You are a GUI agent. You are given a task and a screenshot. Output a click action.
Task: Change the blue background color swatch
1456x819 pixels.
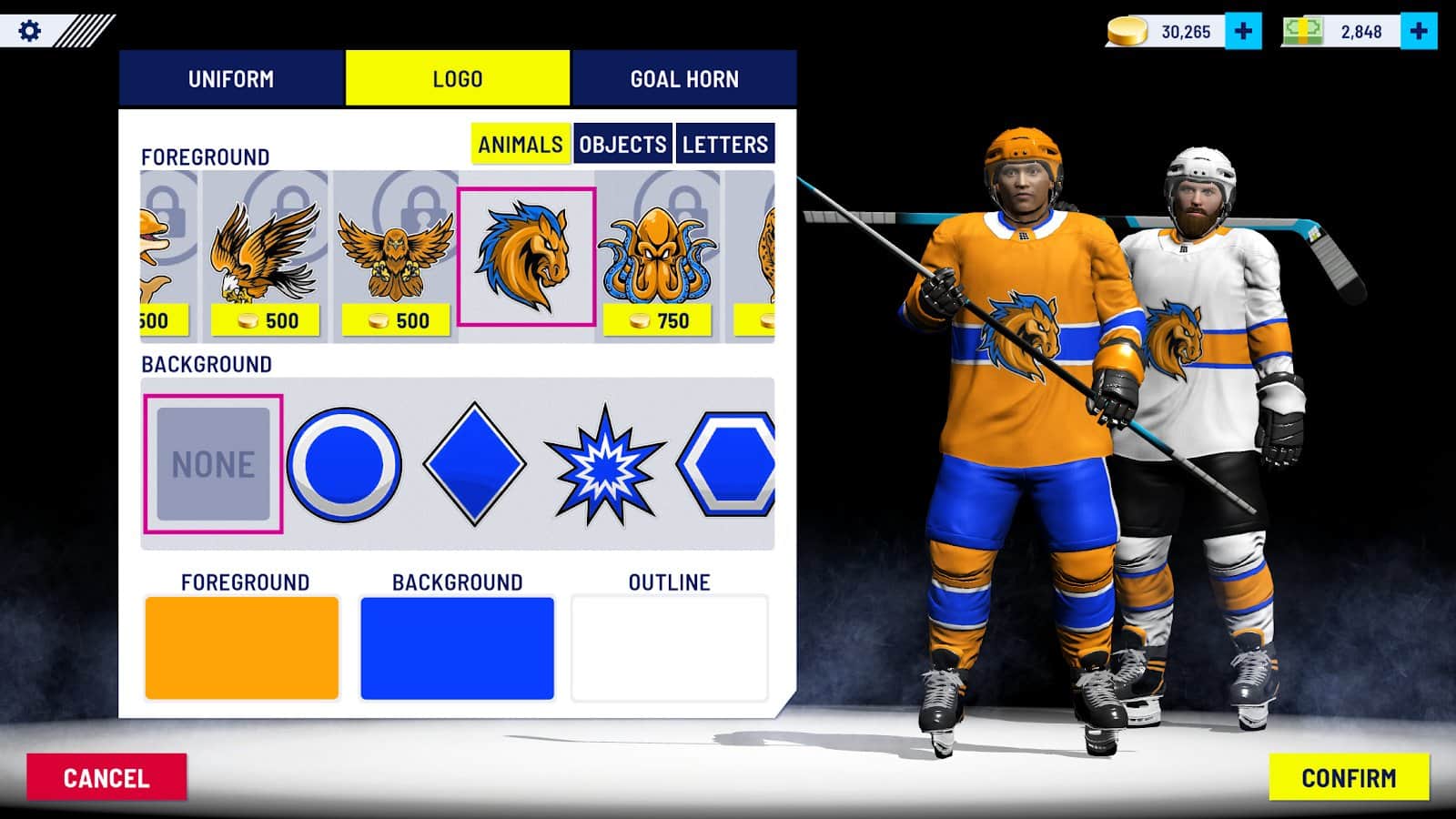(x=457, y=648)
